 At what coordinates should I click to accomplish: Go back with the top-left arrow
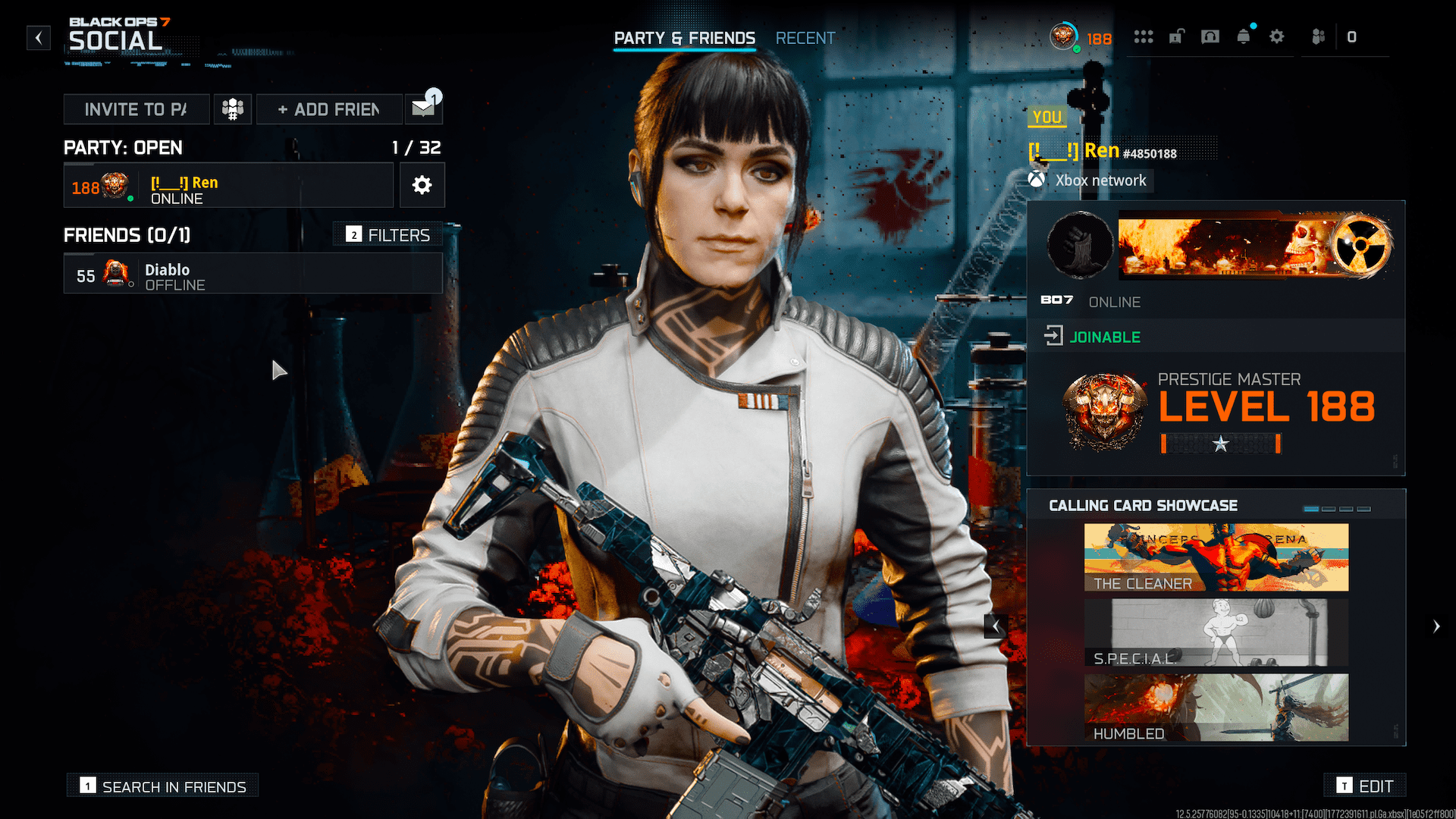(x=39, y=38)
